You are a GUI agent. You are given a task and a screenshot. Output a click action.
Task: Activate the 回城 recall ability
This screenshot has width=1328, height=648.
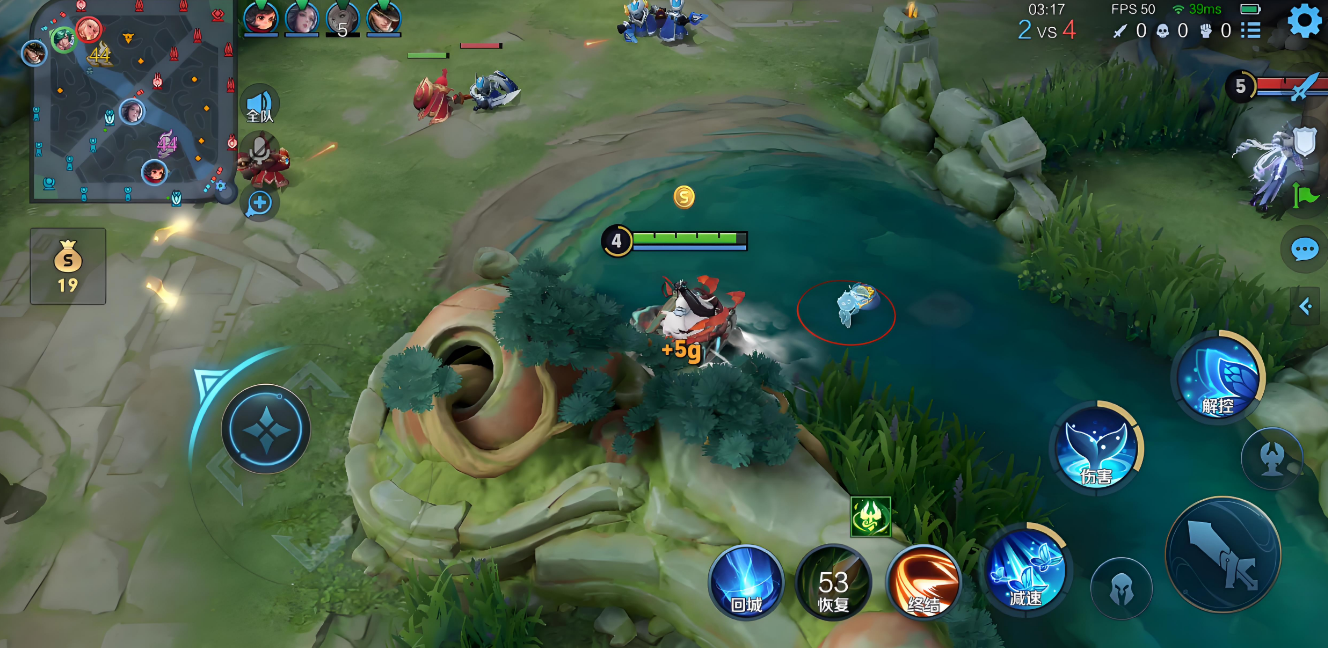746,583
